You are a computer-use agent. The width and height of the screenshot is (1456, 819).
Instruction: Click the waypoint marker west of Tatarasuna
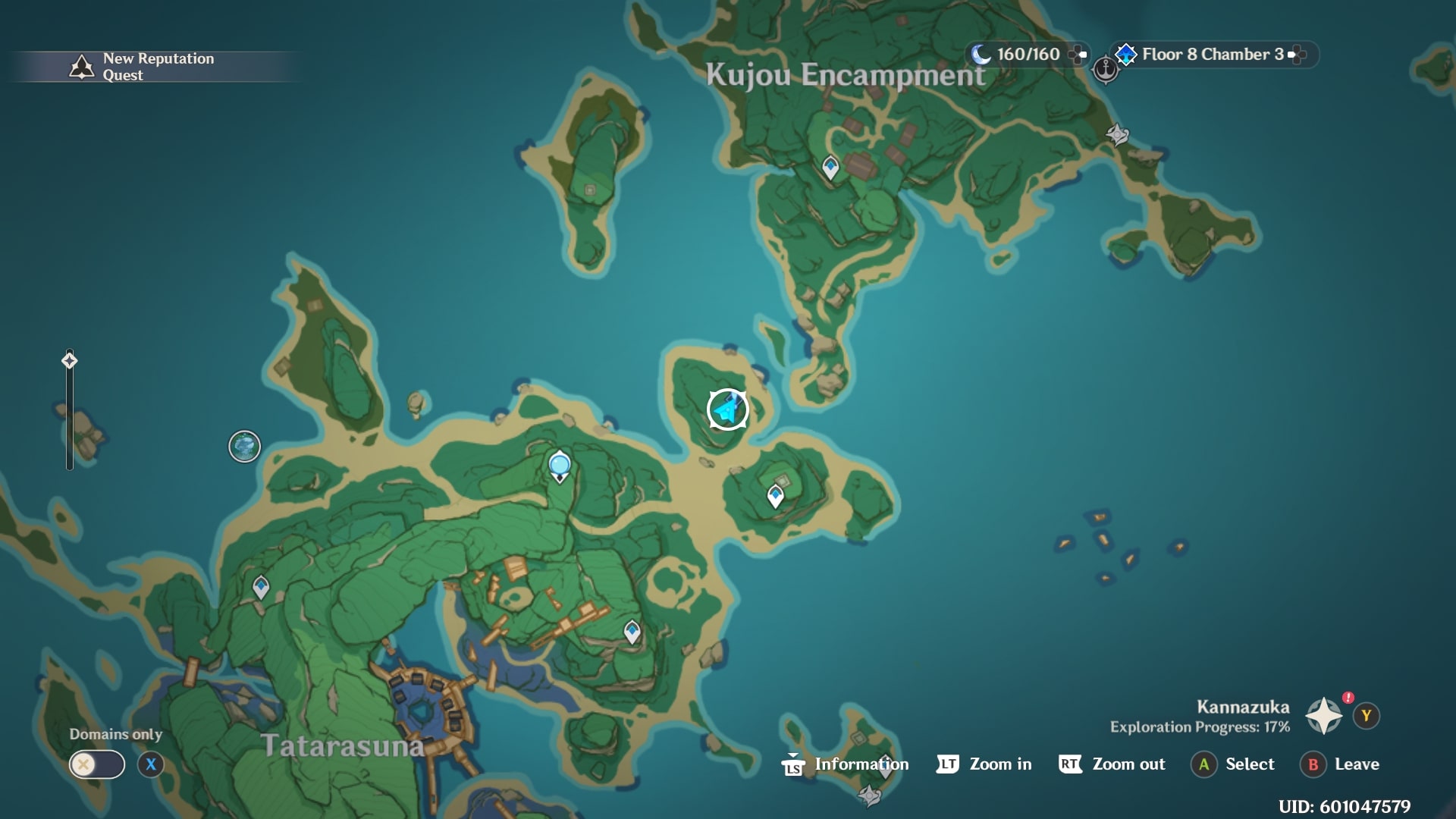[x=262, y=585]
